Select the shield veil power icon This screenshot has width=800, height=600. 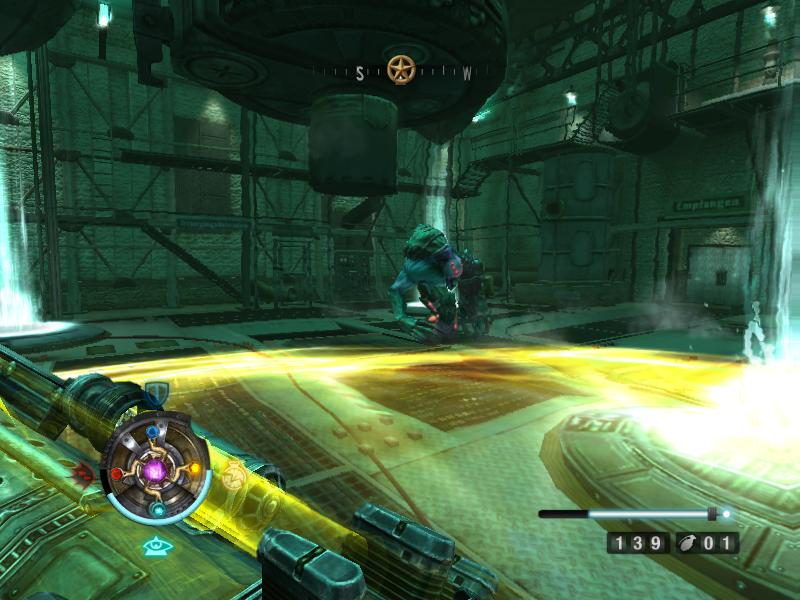pos(155,391)
